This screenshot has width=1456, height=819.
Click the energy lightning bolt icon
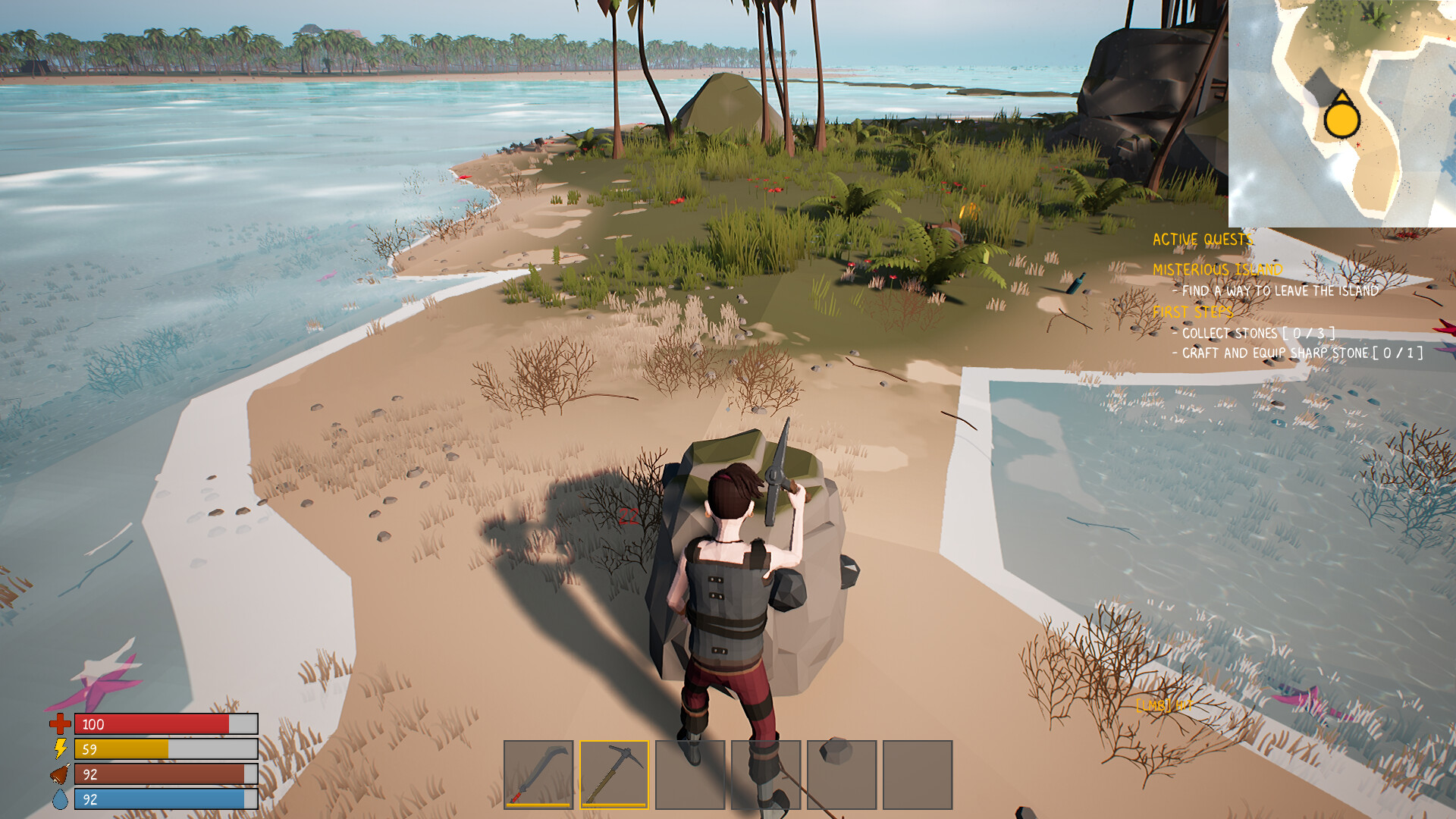click(60, 749)
